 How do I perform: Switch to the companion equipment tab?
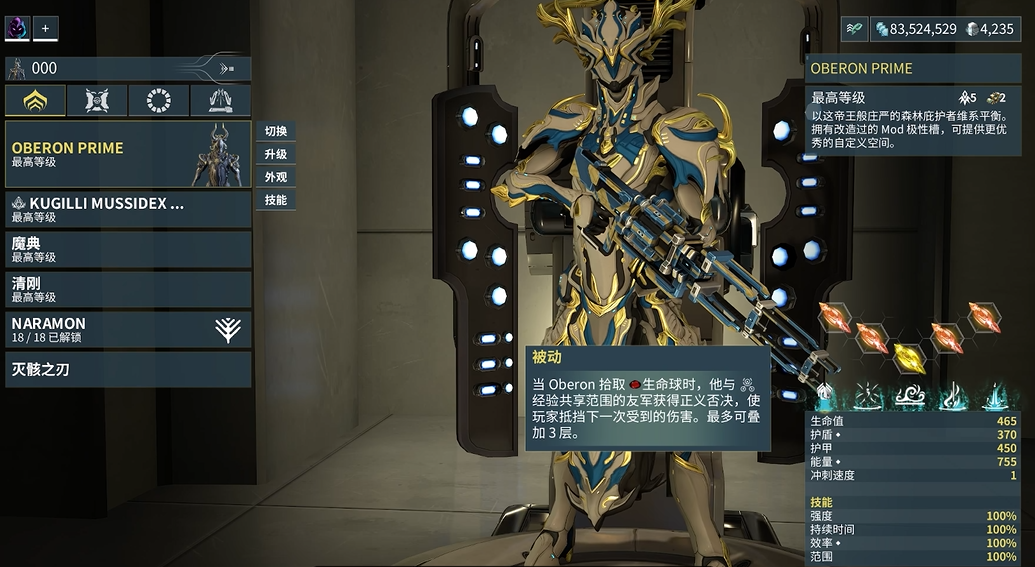click(97, 100)
